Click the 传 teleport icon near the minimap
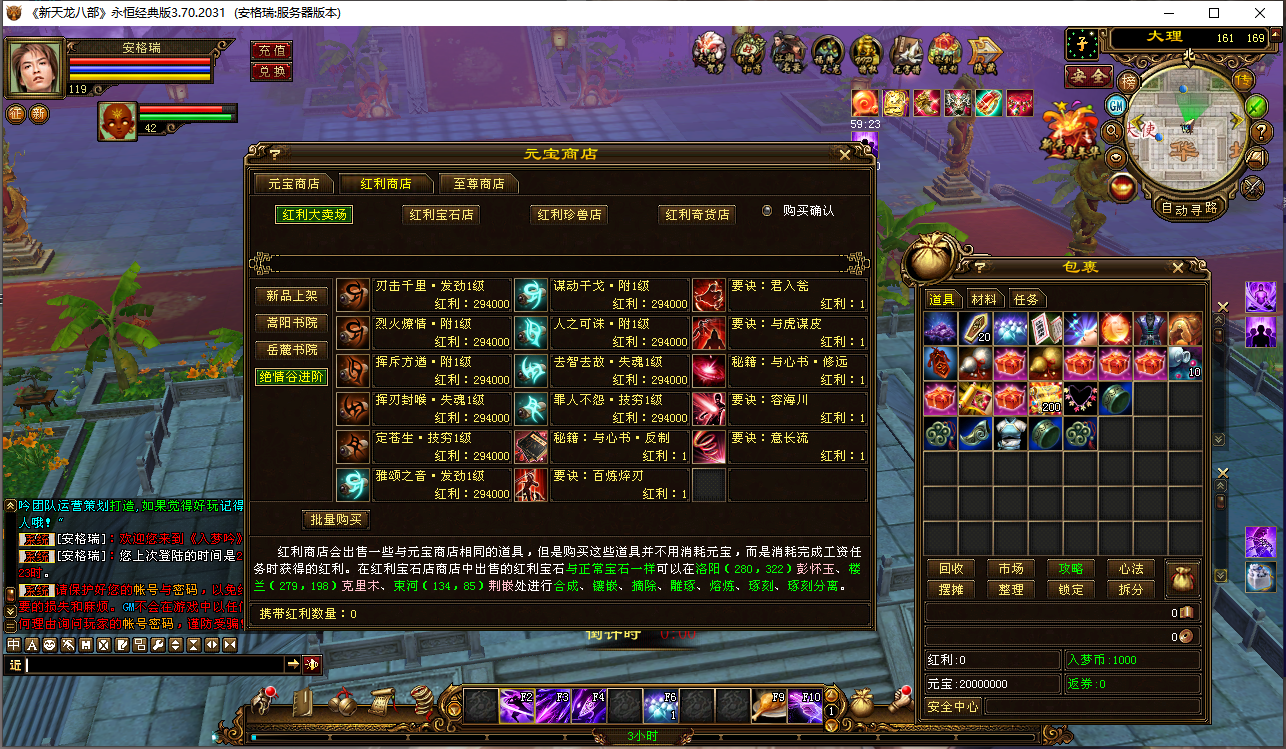The image size is (1286, 749). point(1244,79)
